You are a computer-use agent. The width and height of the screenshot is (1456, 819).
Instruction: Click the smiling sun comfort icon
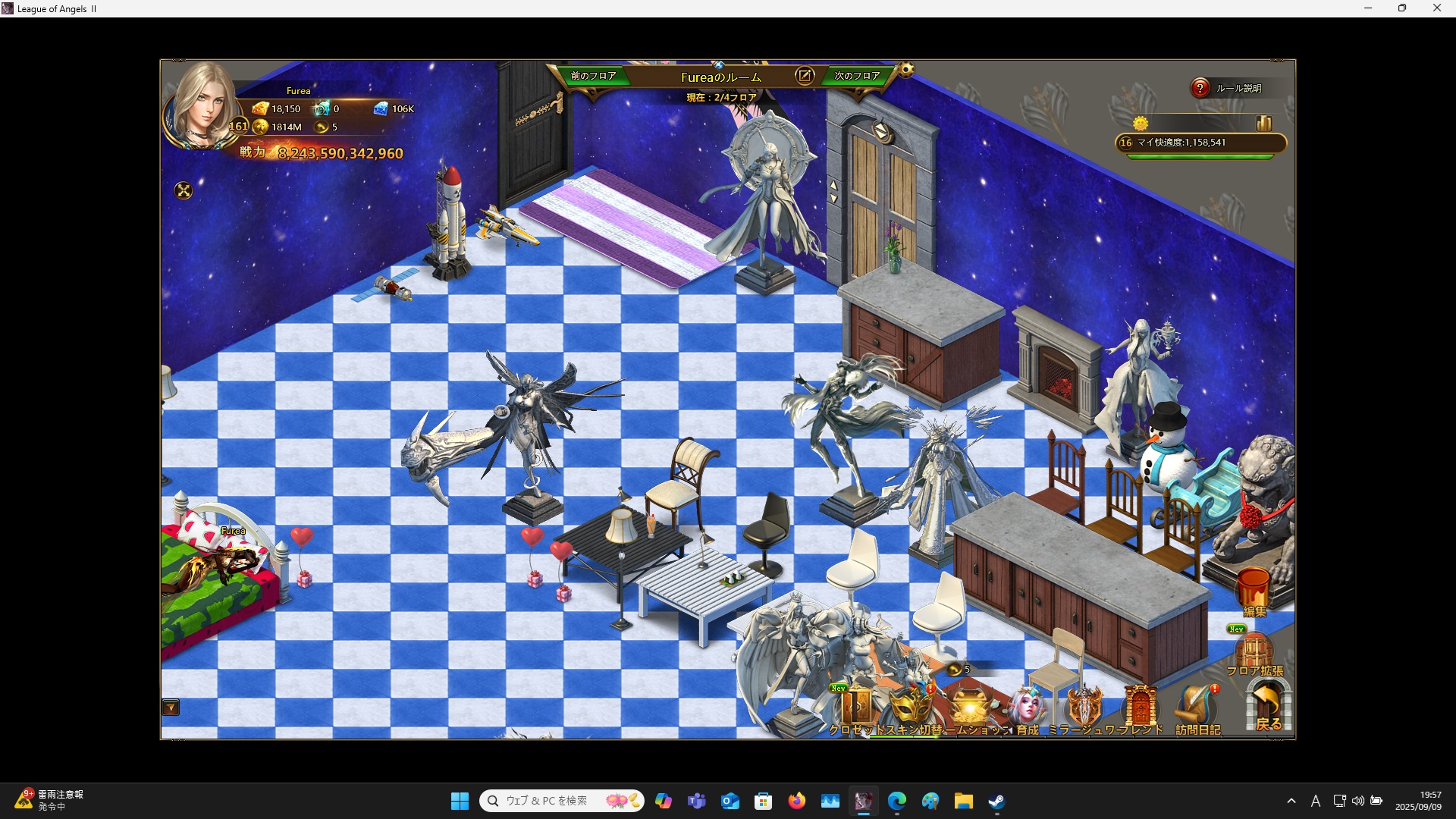tap(1141, 123)
